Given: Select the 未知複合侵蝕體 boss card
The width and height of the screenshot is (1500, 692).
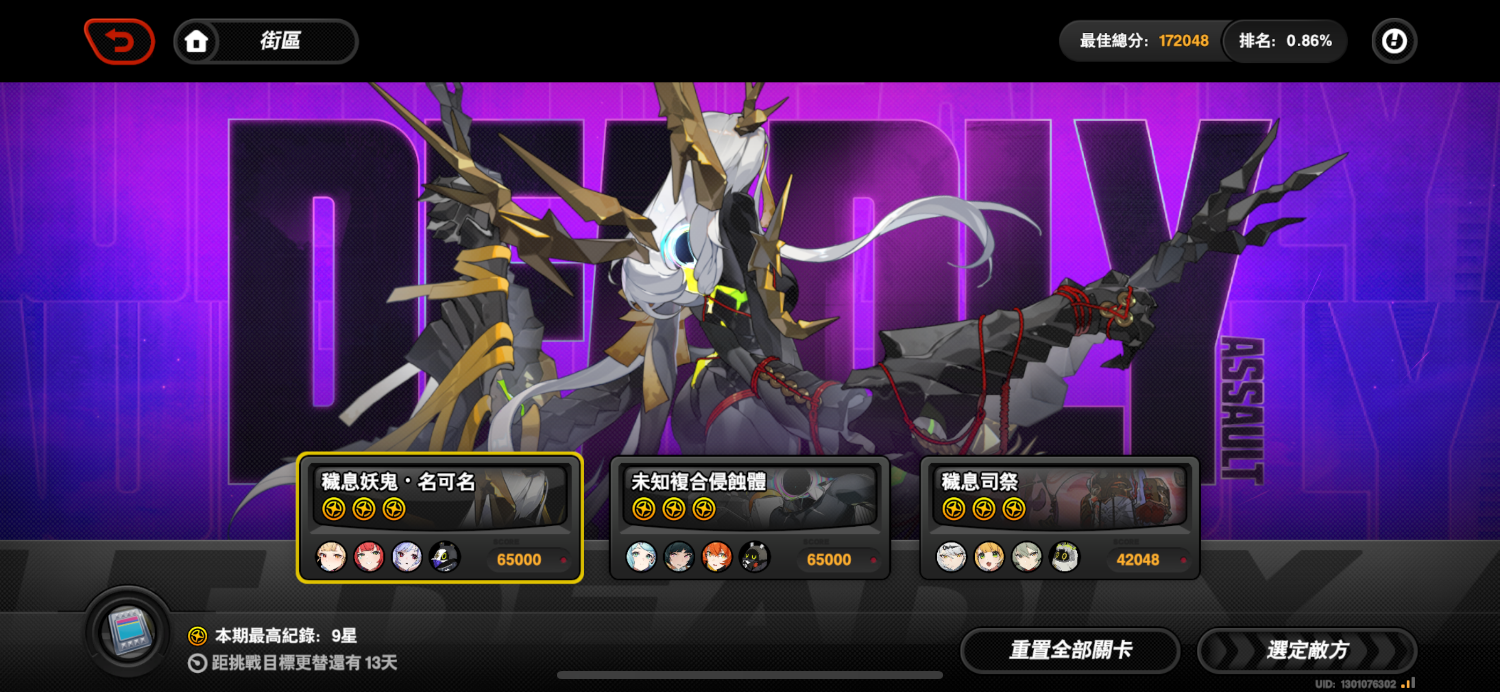Looking at the screenshot, I should pyautogui.click(x=749, y=517).
